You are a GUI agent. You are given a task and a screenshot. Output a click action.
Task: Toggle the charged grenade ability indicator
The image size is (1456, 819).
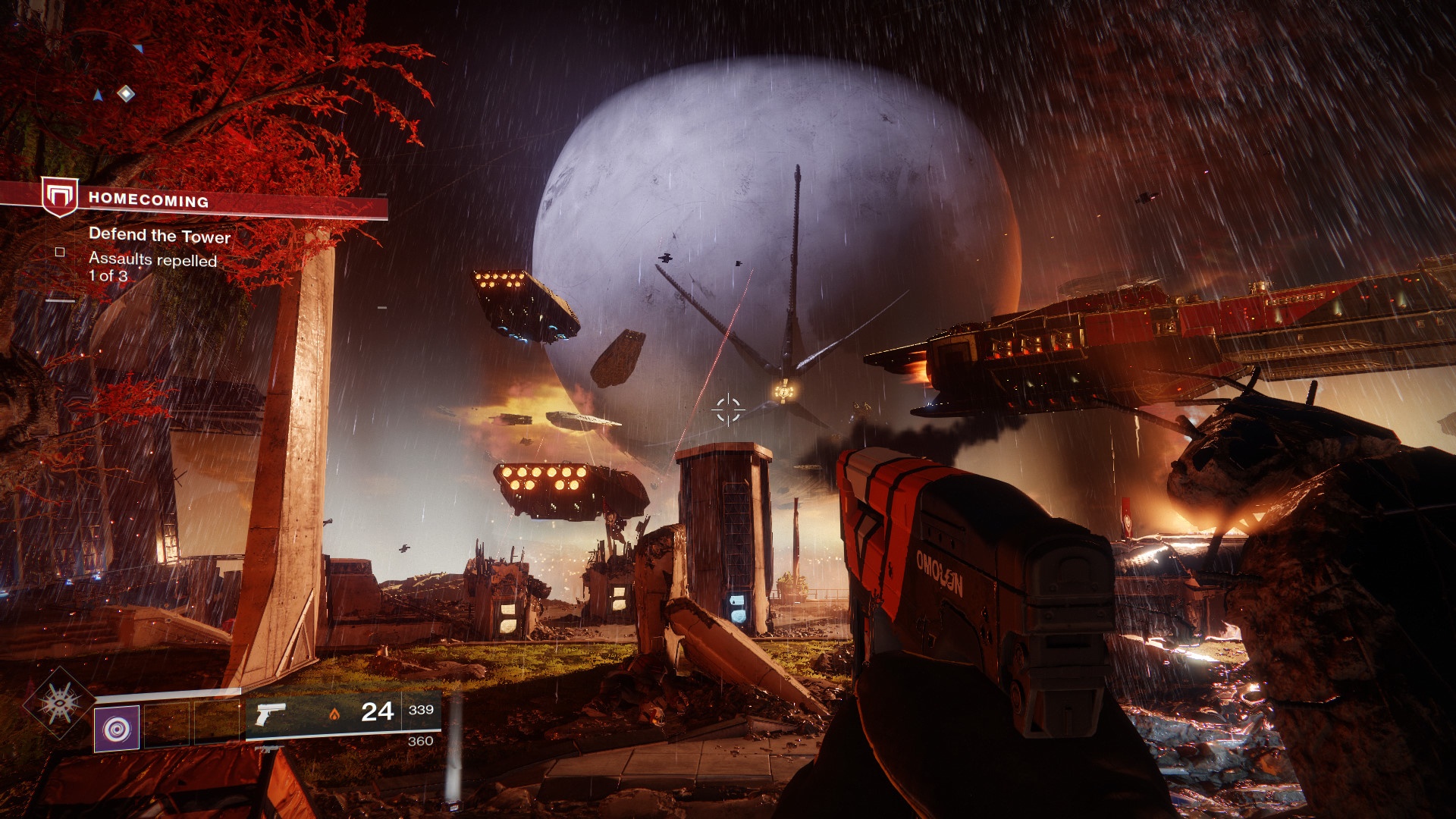(x=116, y=727)
